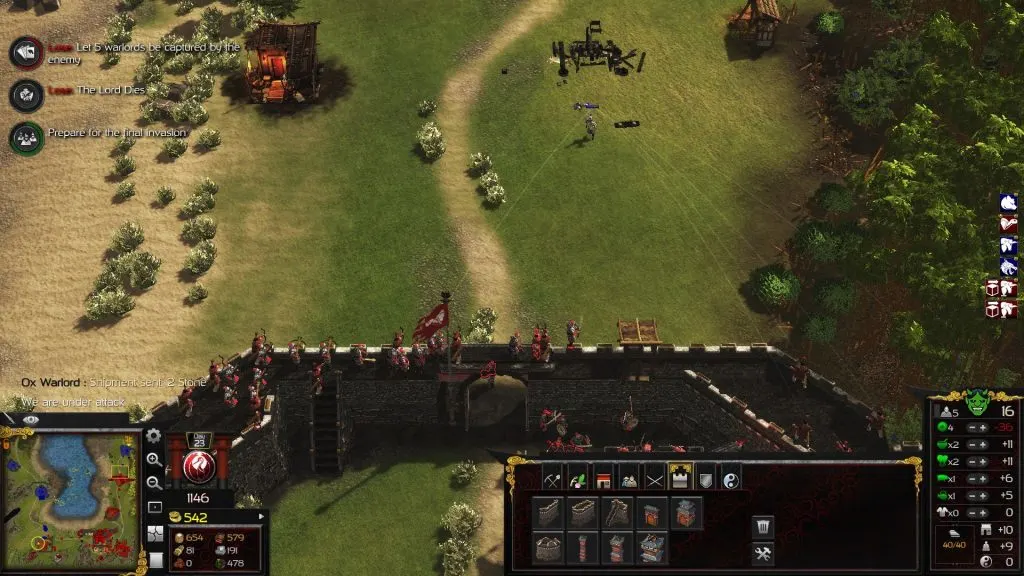Open the yin-yang spirit buildings tab
1024x576 pixels.
(729, 479)
